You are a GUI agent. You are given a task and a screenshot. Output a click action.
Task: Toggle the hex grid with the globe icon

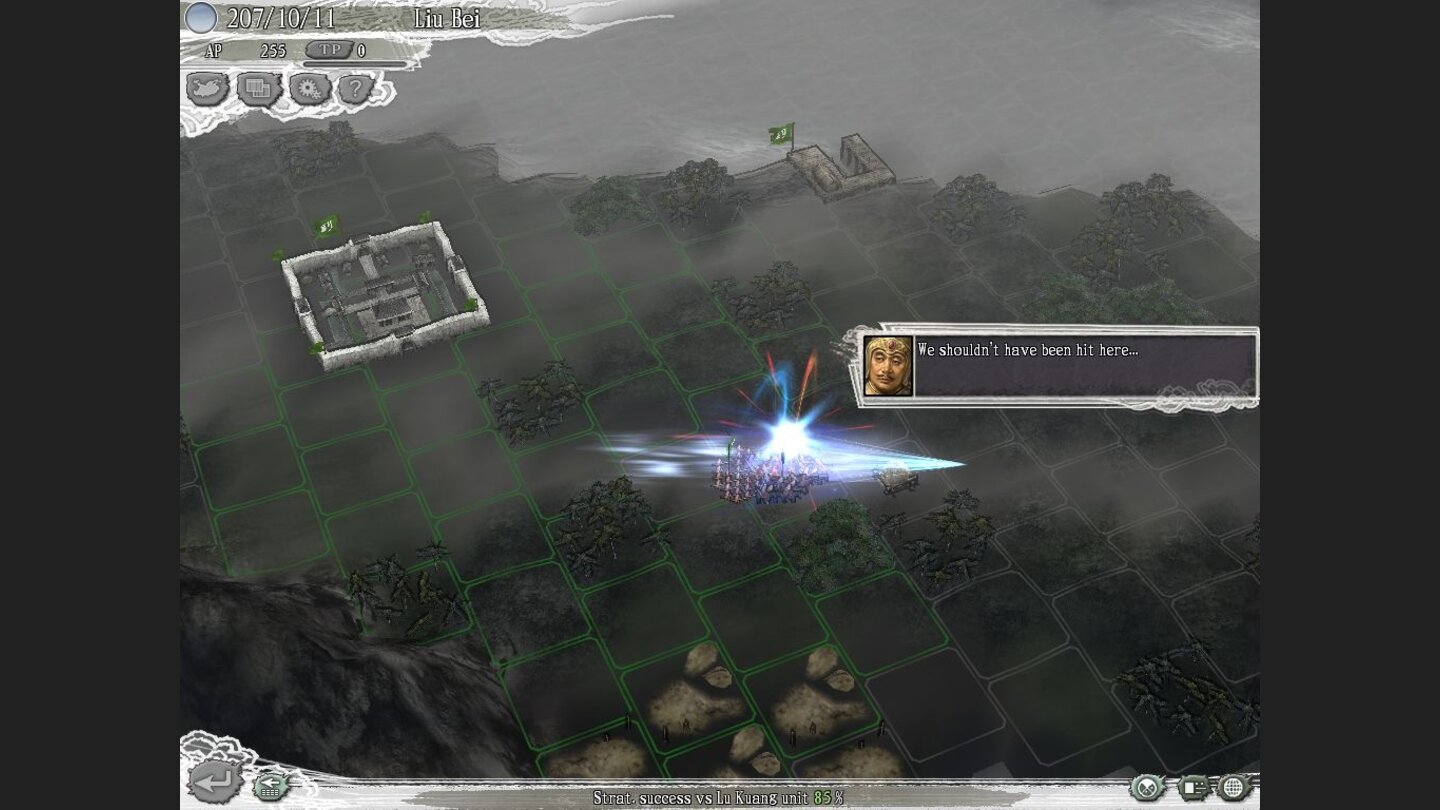point(1232,786)
